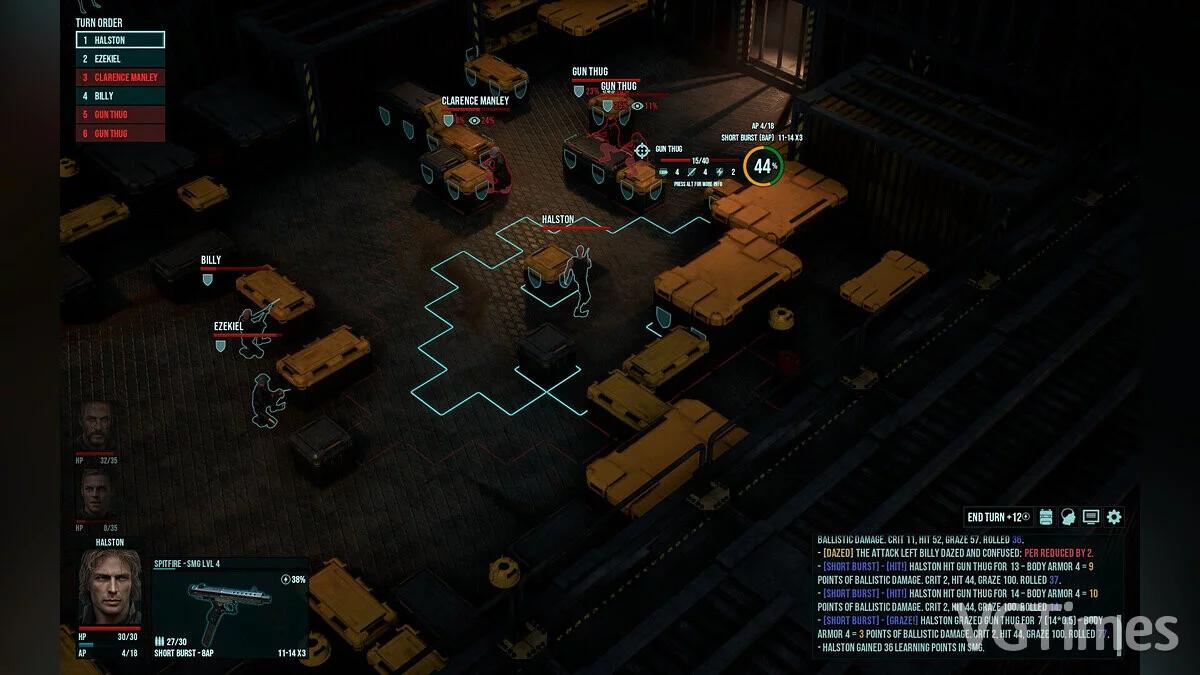Click the monitor screen icon
The width and height of the screenshot is (1200, 675).
1091,517
